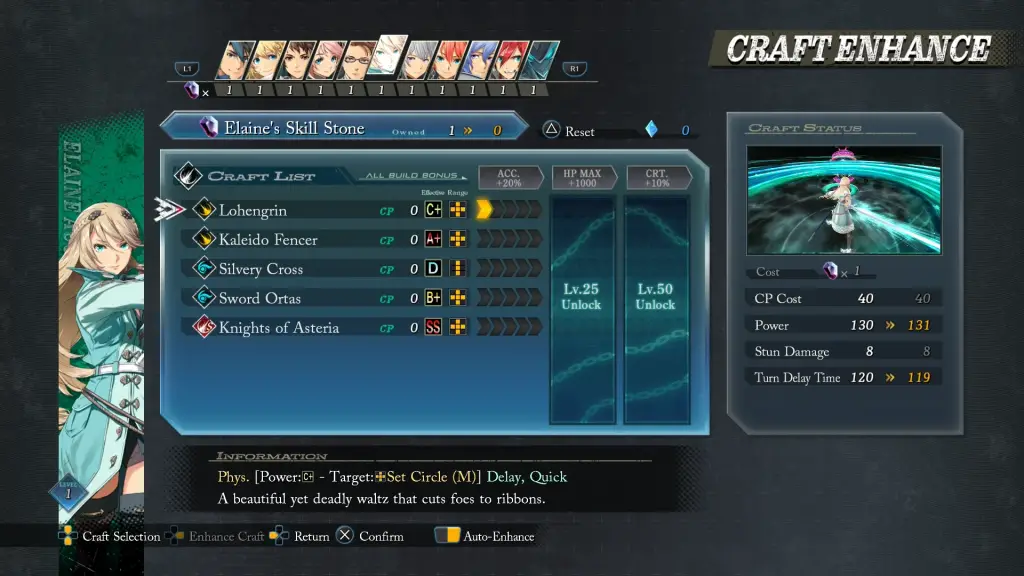Click the Confirm option in the footer
The width and height of the screenshot is (1024, 576).
coord(370,537)
